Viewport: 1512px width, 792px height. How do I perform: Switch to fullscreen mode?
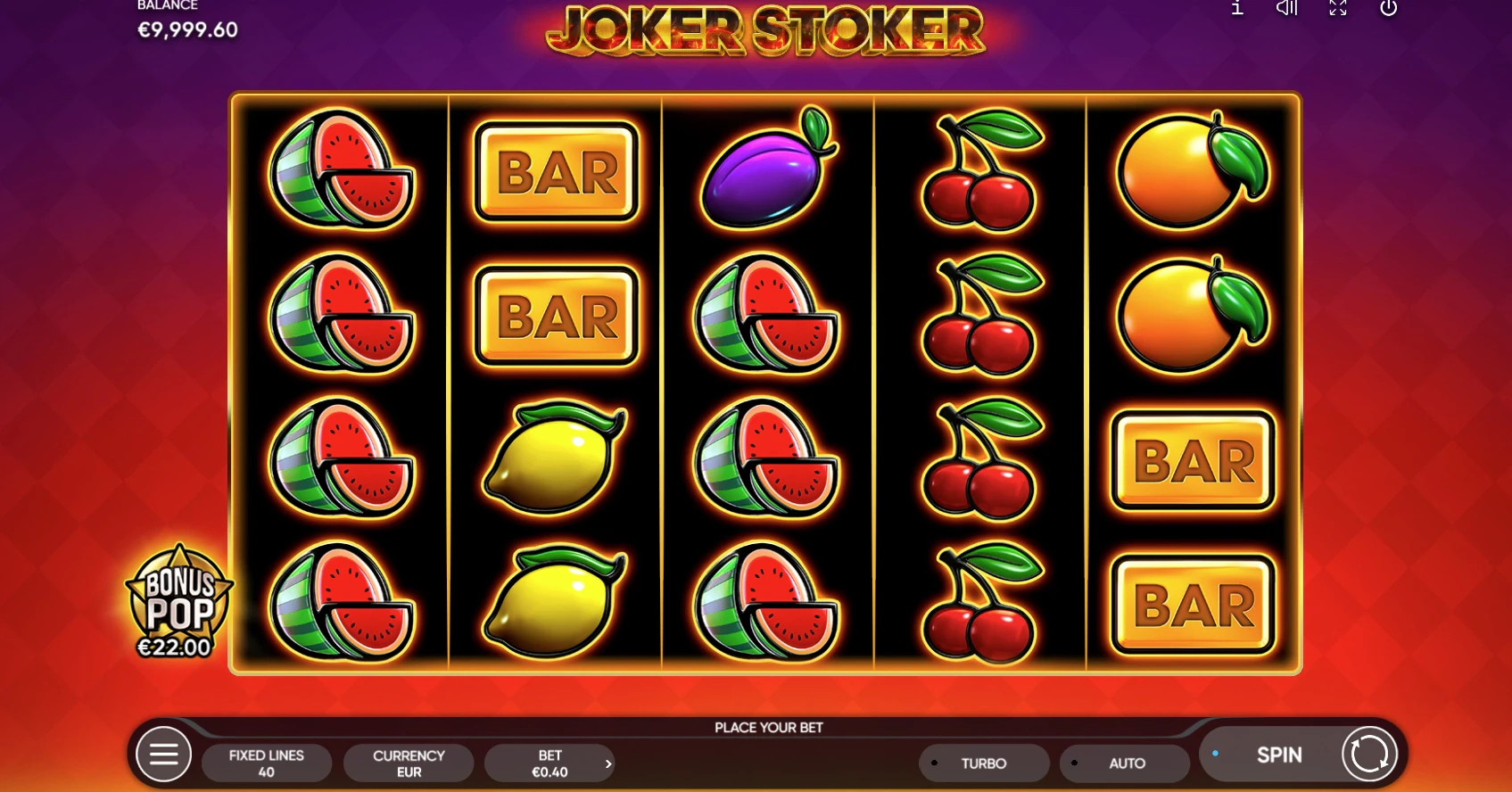[1338, 9]
